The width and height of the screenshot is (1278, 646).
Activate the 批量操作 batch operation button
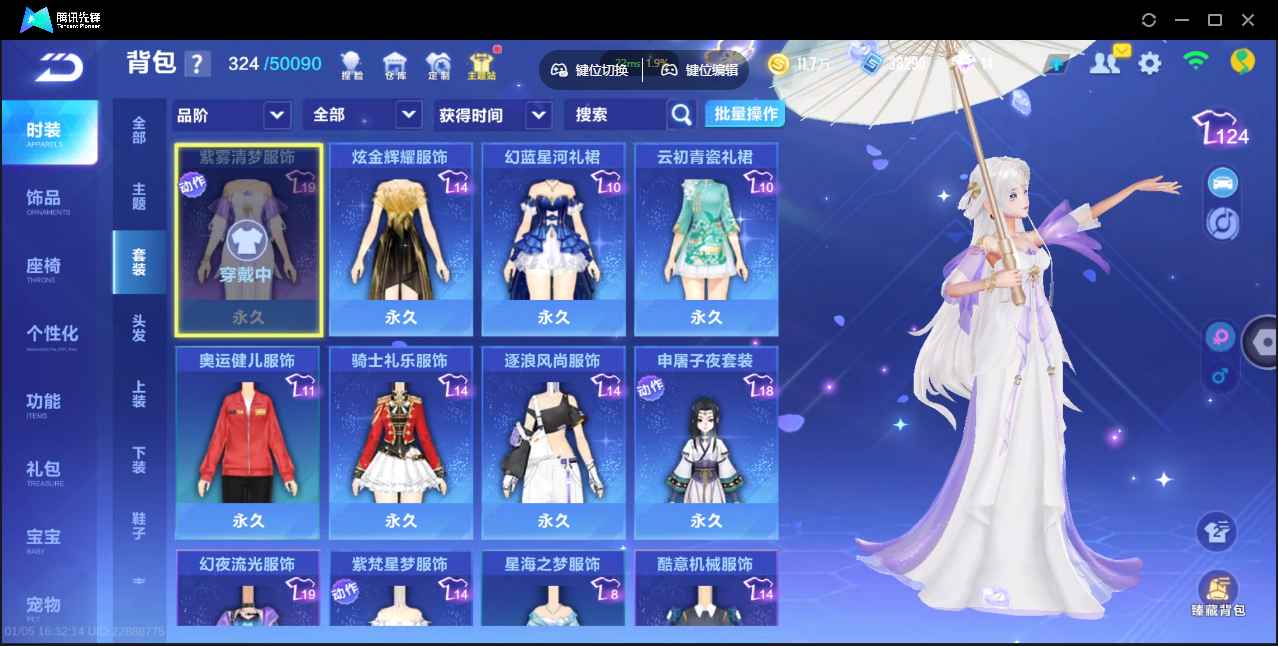(745, 114)
